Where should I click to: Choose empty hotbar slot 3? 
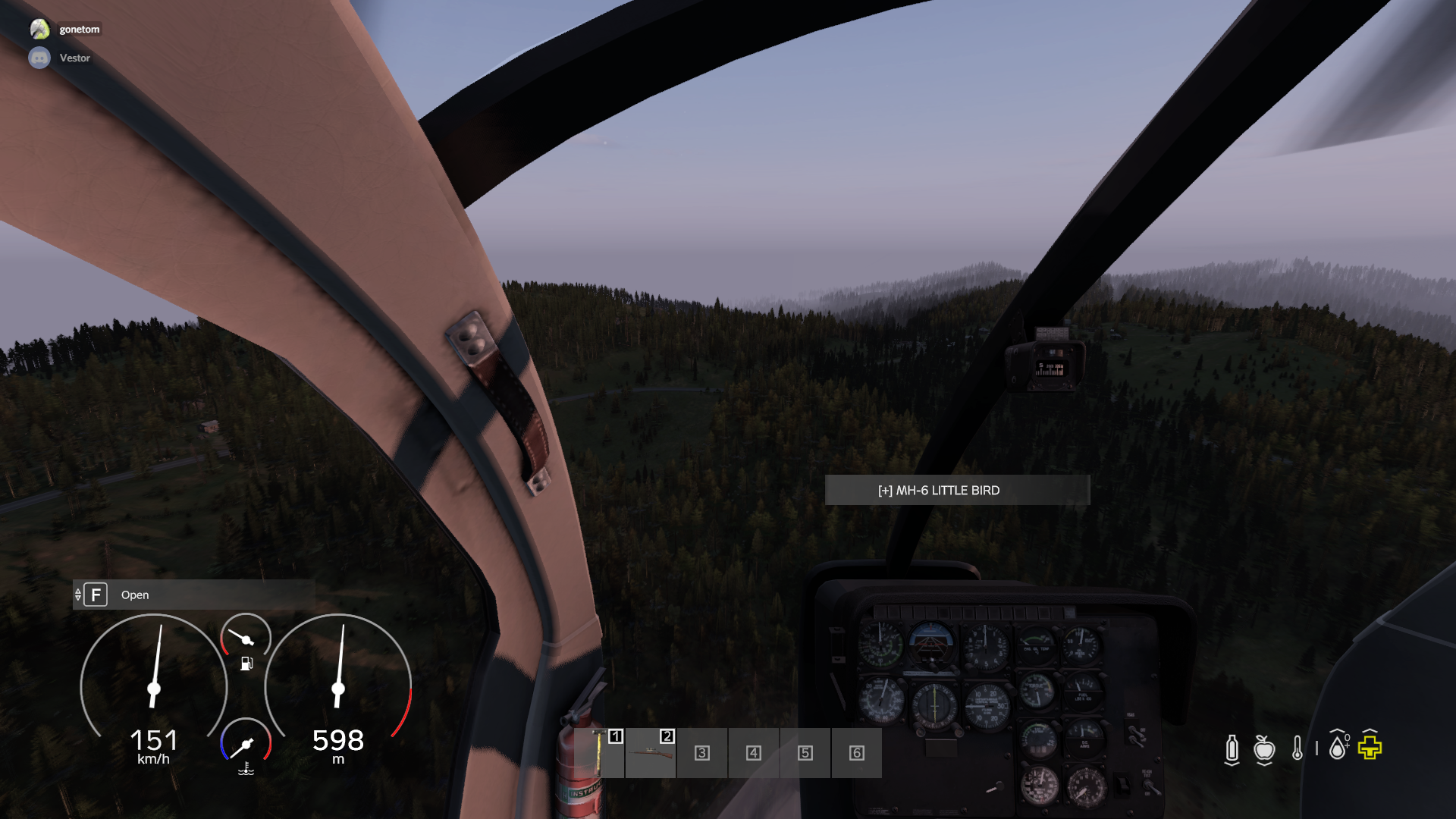tap(702, 753)
